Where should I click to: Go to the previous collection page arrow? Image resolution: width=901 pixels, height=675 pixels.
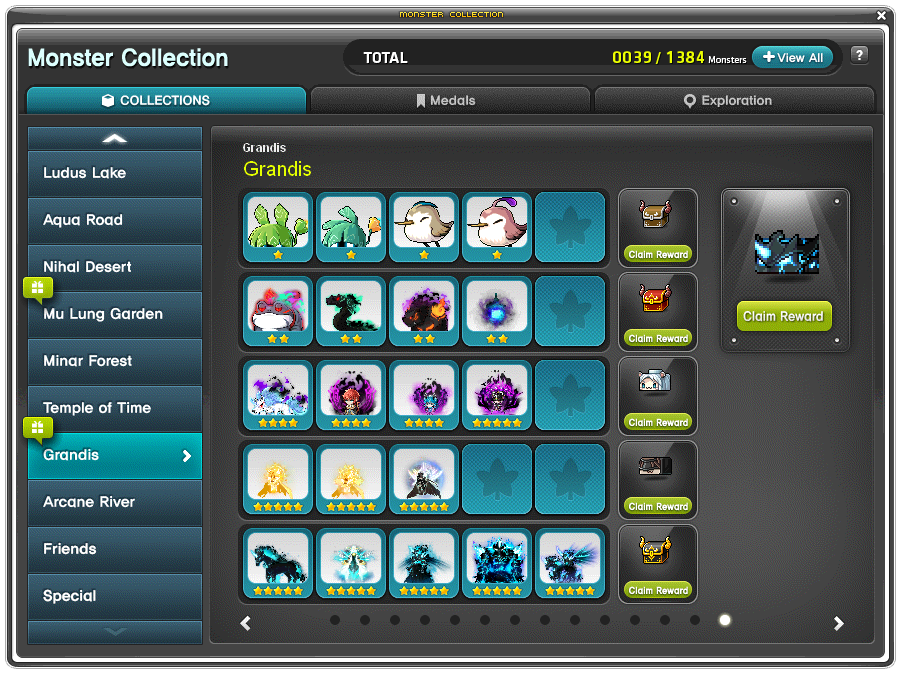[x=246, y=623]
